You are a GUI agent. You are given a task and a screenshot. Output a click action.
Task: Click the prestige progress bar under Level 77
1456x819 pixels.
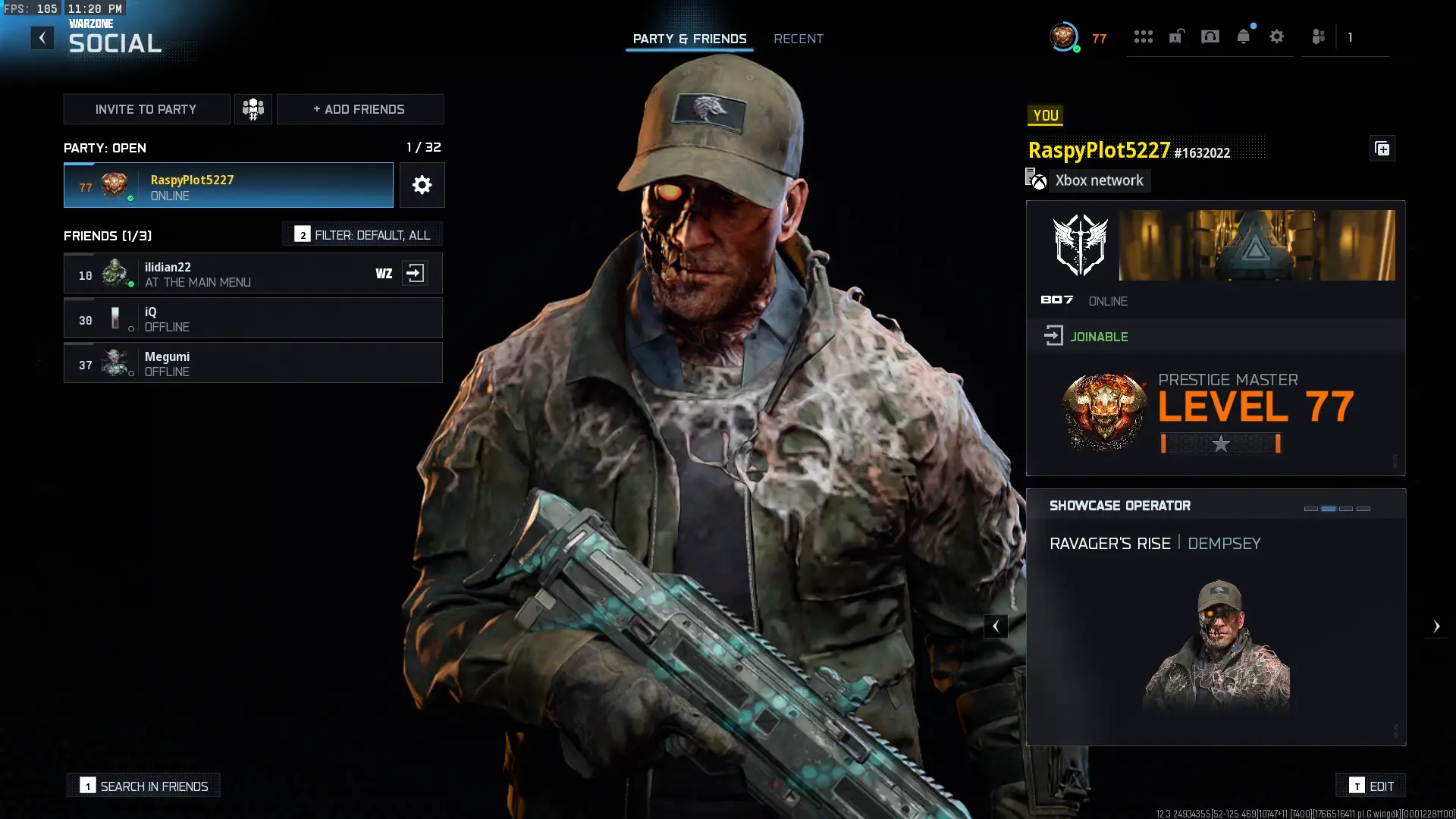(x=1219, y=444)
